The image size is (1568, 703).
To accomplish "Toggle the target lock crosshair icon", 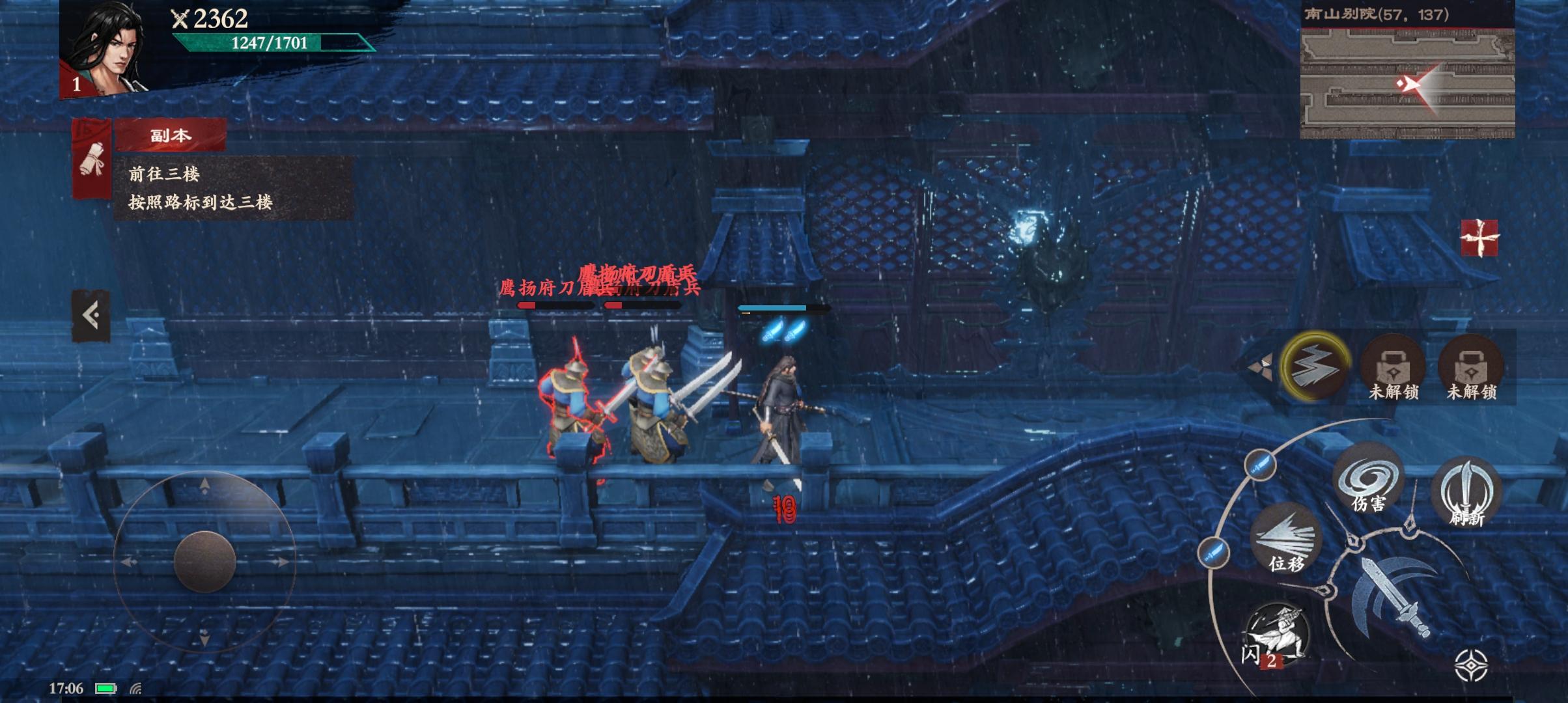I will click(1470, 665).
